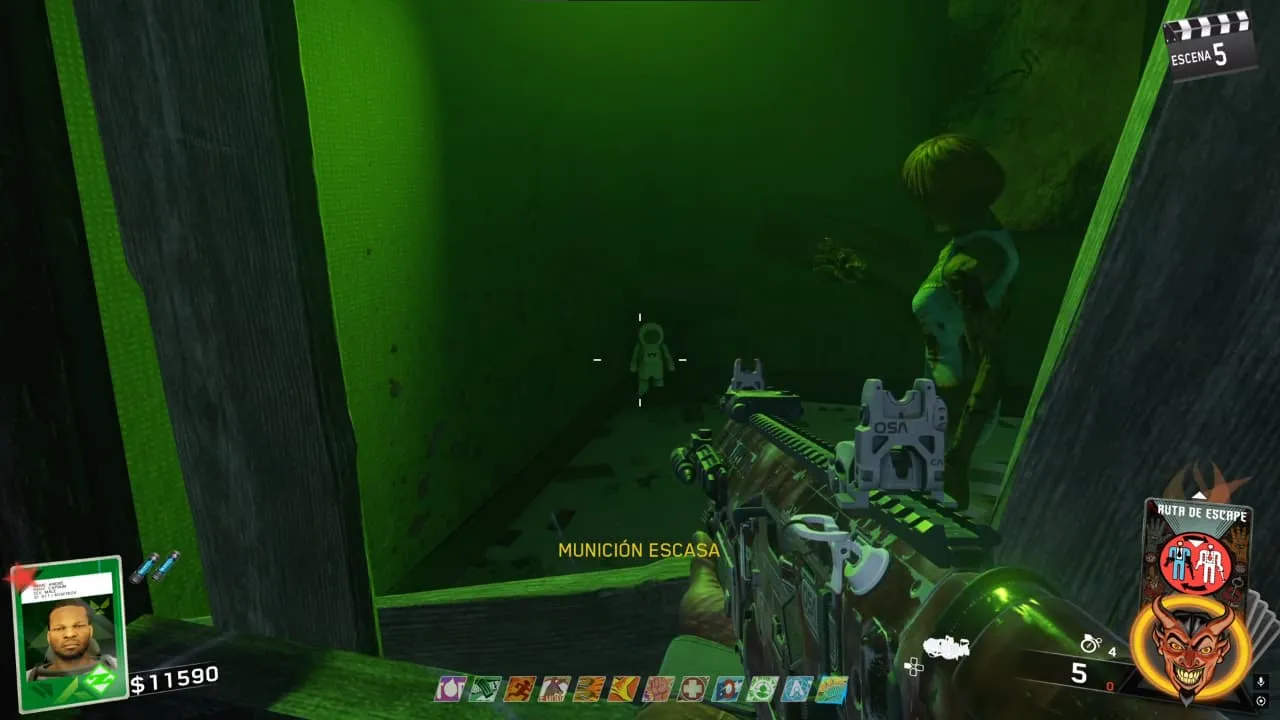
Task: Choose the mule perk icon
Action: click(x=554, y=688)
